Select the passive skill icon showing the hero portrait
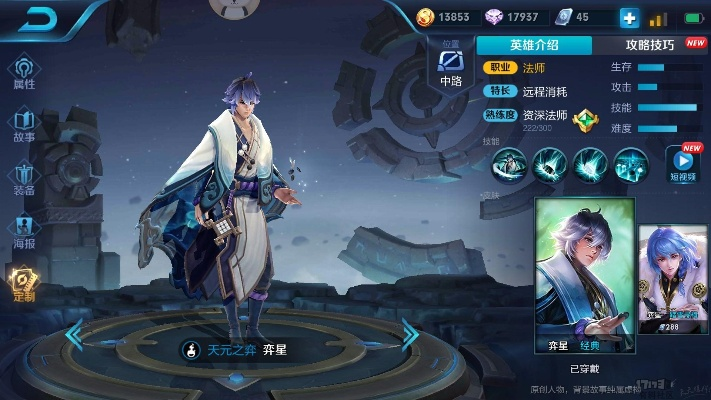The width and height of the screenshot is (711, 400). (x=510, y=163)
